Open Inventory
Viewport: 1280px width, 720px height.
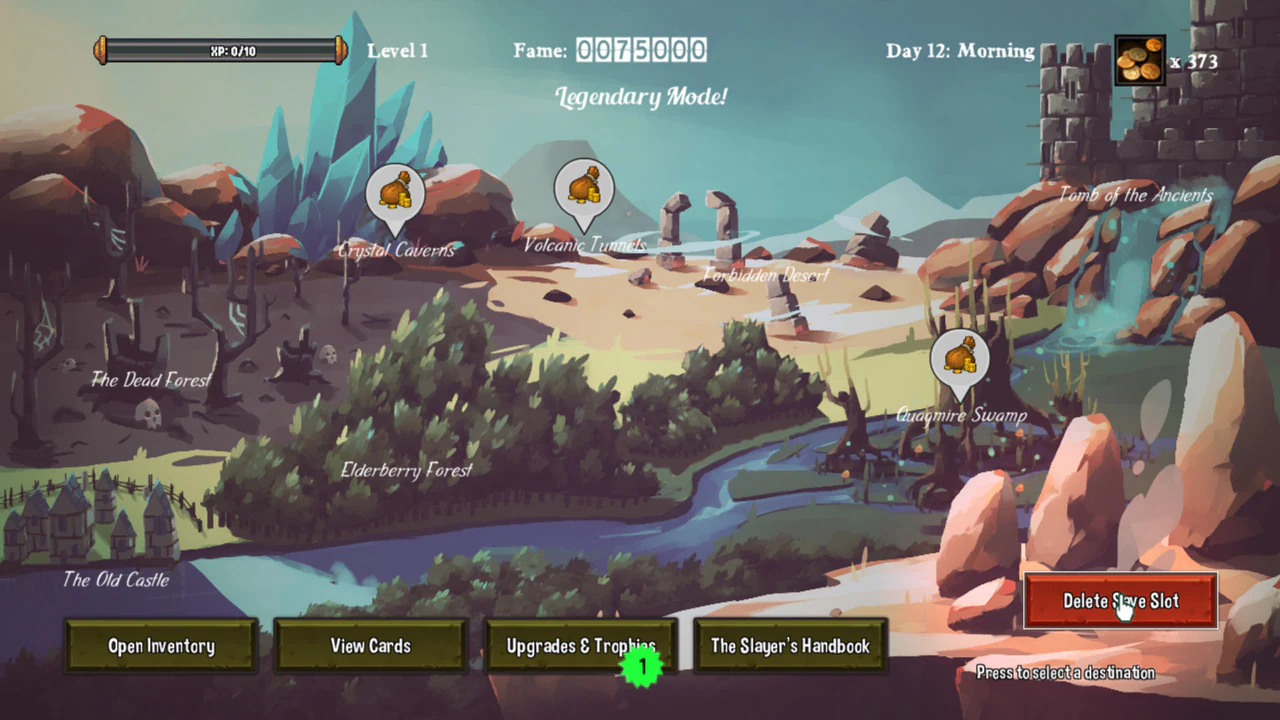tap(161, 646)
